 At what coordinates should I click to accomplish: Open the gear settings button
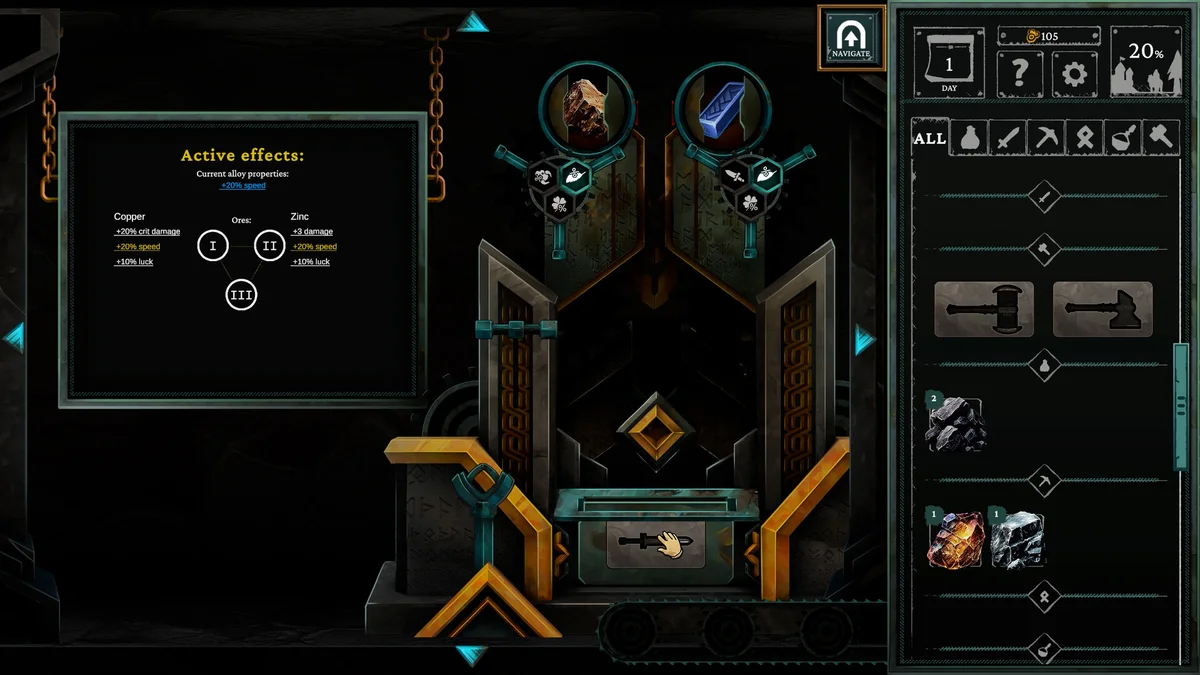point(1075,74)
